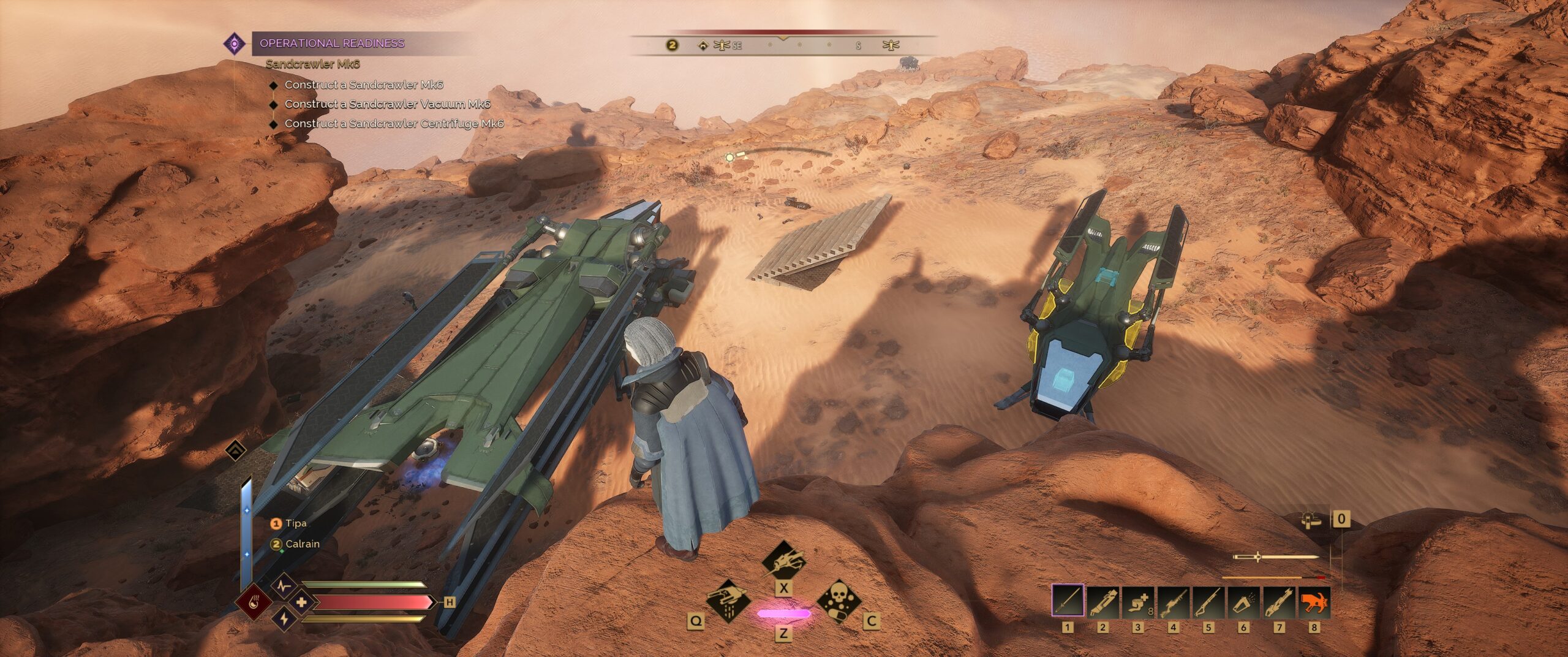Choose the long rifle in hotbar slot 5
The width and height of the screenshot is (1568, 657).
(x=1208, y=601)
